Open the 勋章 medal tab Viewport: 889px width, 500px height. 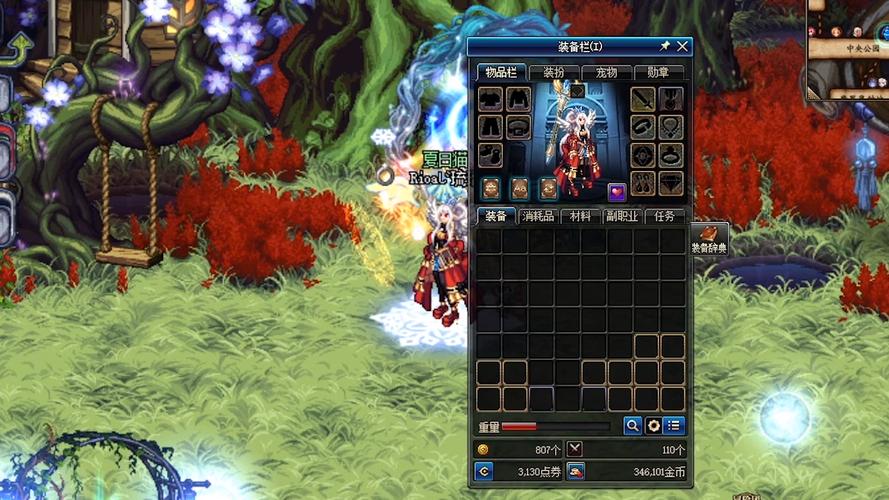(658, 72)
